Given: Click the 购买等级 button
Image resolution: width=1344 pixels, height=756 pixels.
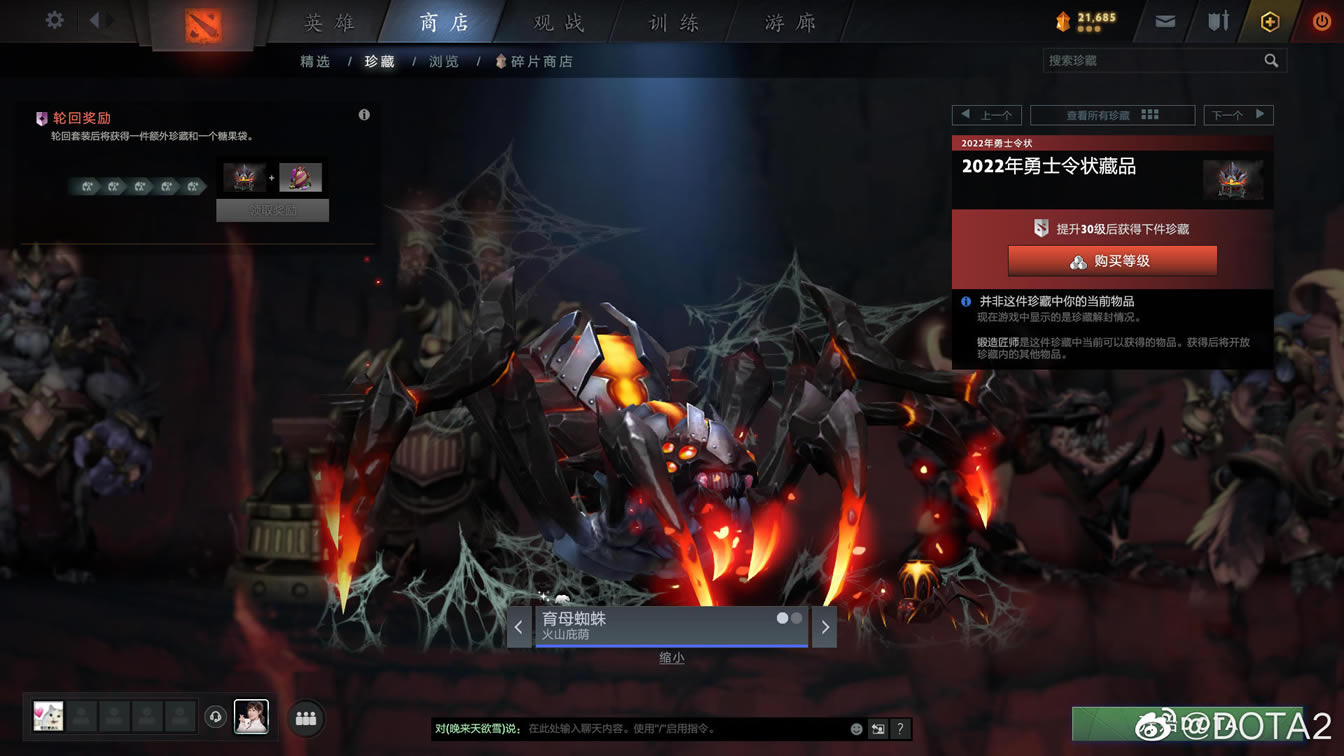Looking at the screenshot, I should [x=1112, y=260].
